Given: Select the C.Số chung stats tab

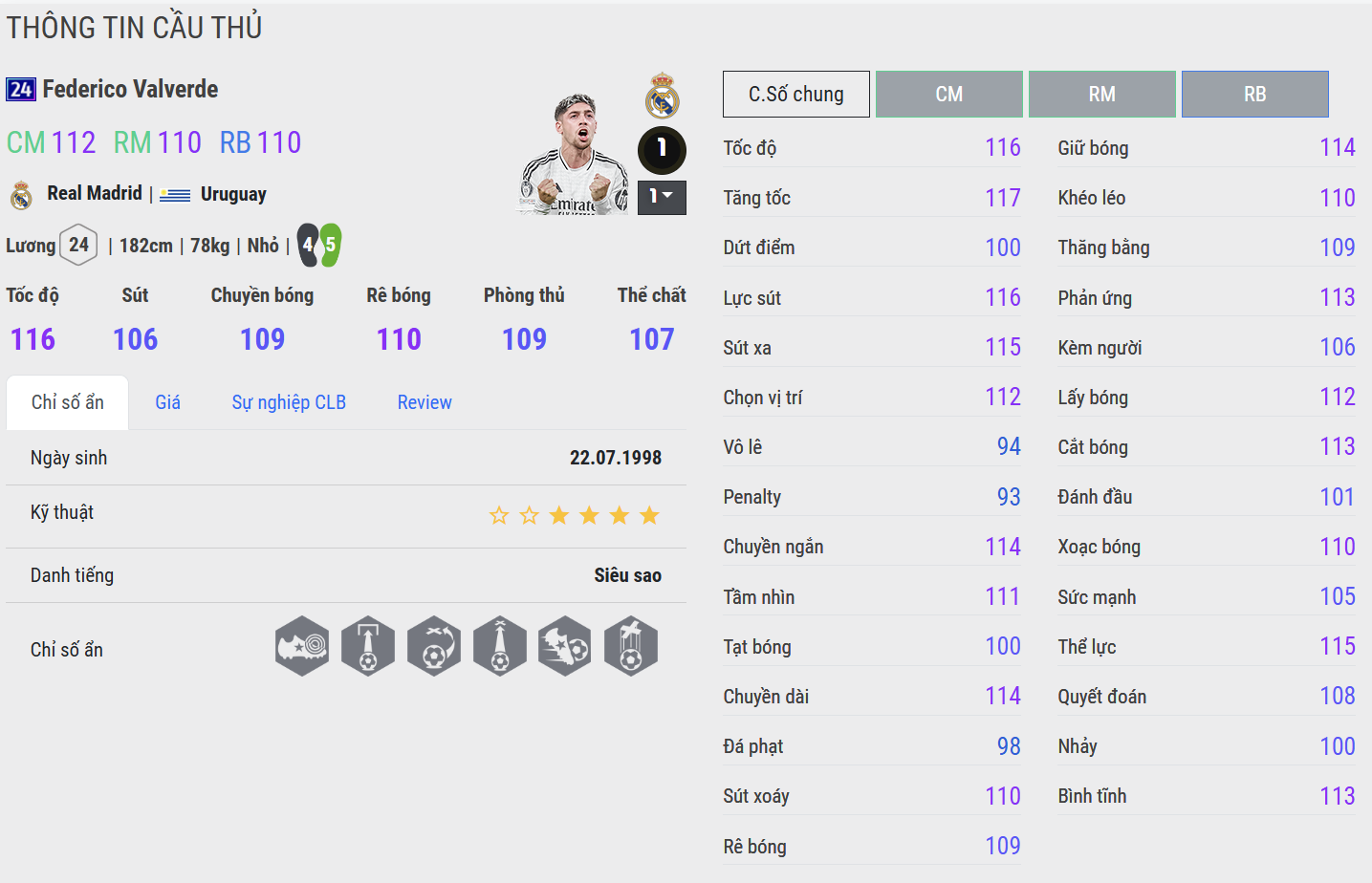Looking at the screenshot, I should [795, 94].
